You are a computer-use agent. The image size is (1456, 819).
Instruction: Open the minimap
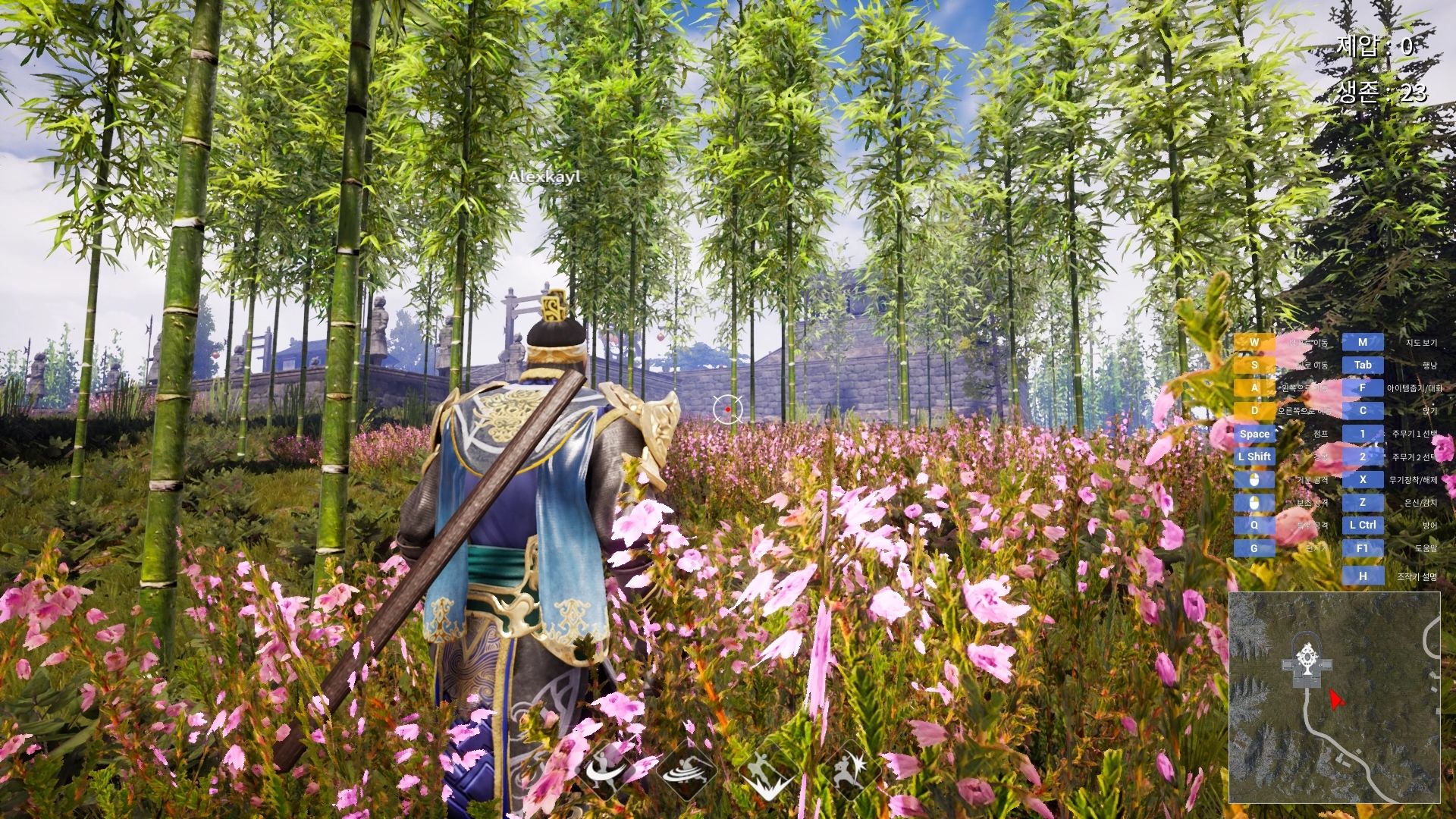pos(1334,697)
